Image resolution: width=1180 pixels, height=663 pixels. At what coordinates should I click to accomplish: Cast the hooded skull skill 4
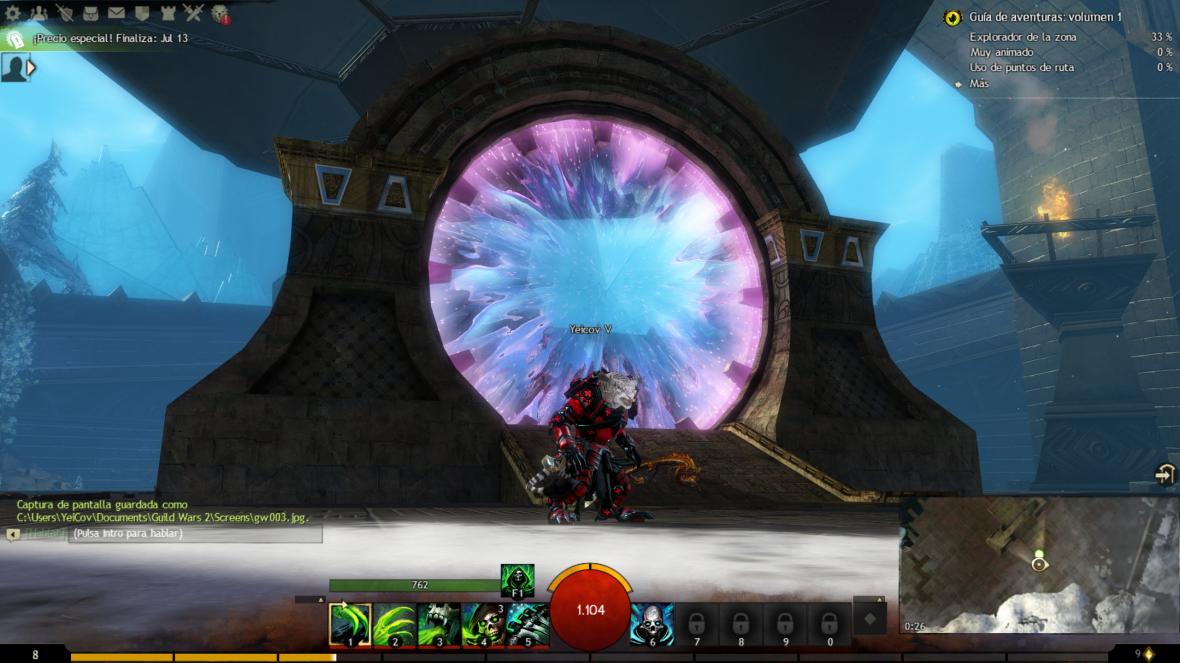(484, 624)
